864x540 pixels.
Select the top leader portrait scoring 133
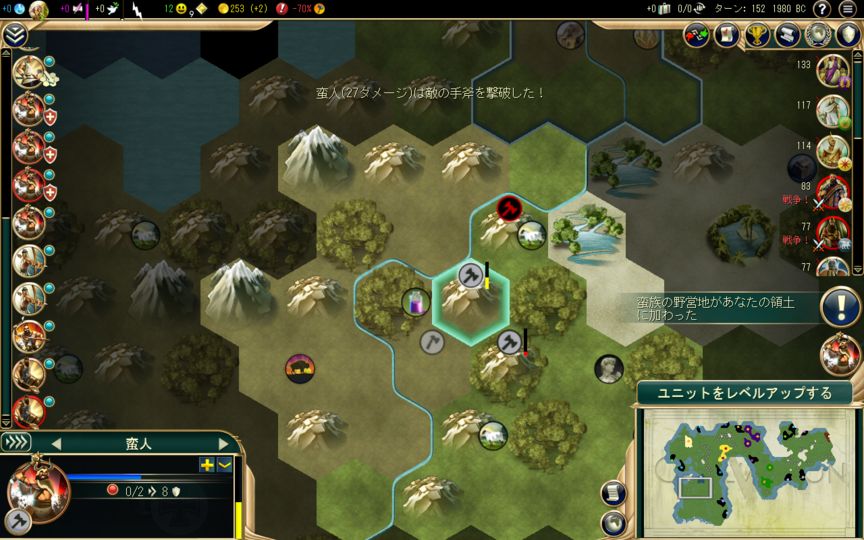(832, 70)
